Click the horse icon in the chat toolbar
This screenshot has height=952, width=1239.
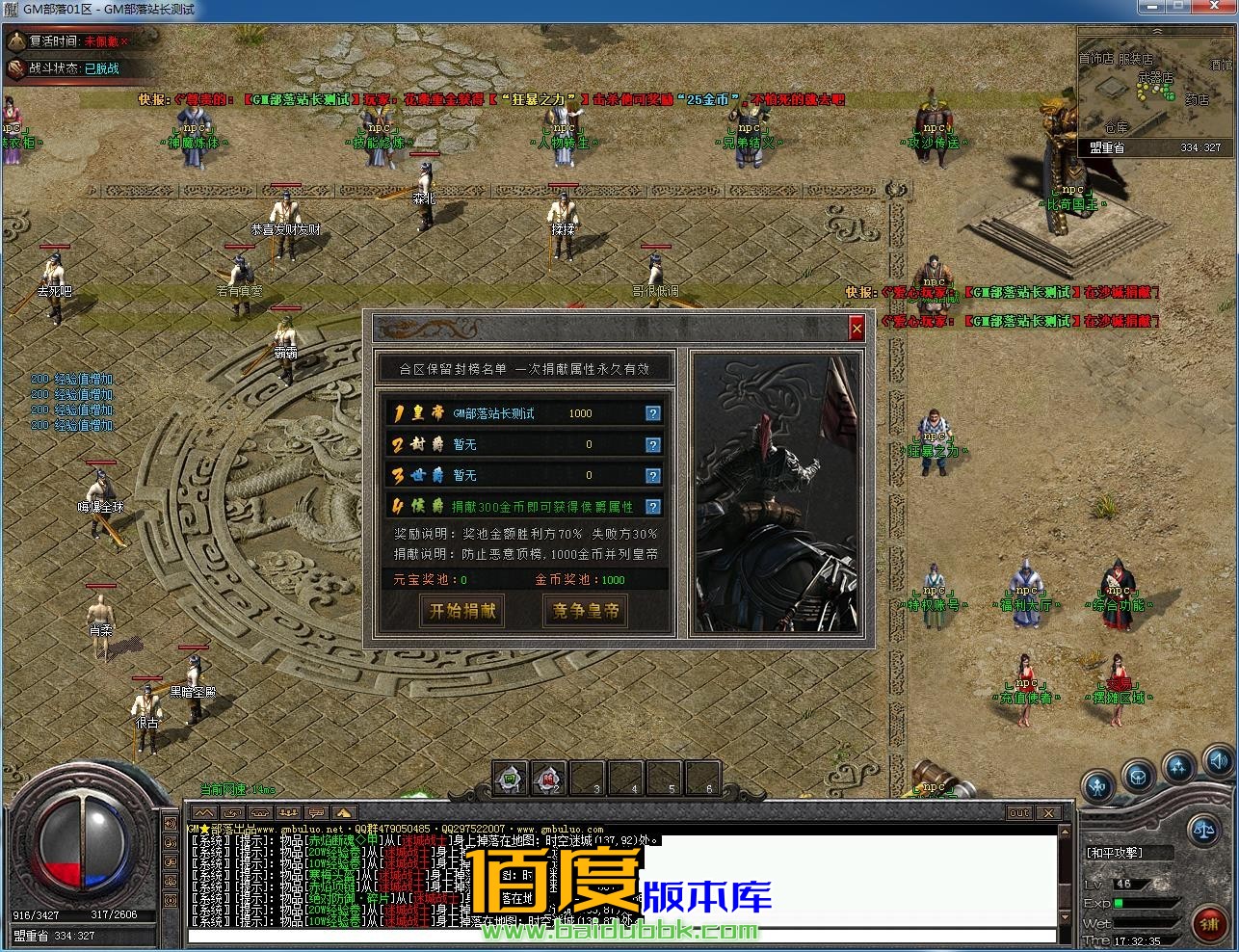[343, 811]
